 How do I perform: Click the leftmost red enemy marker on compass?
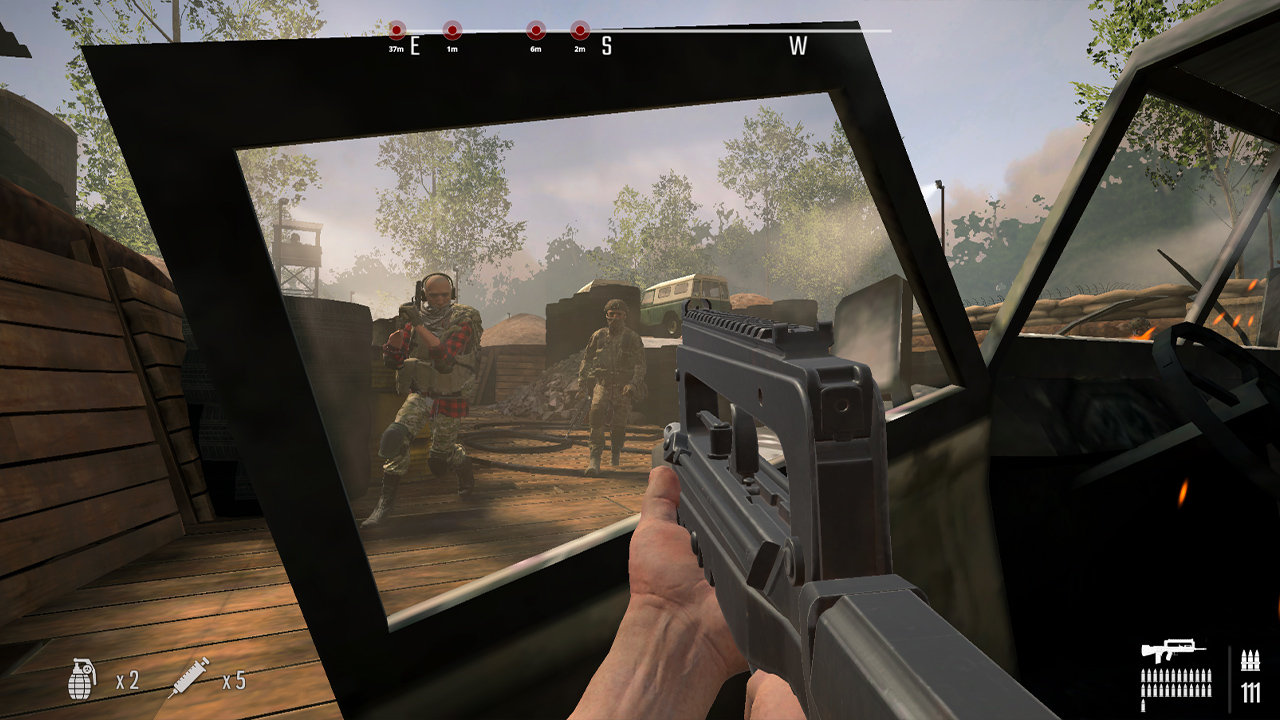(398, 30)
